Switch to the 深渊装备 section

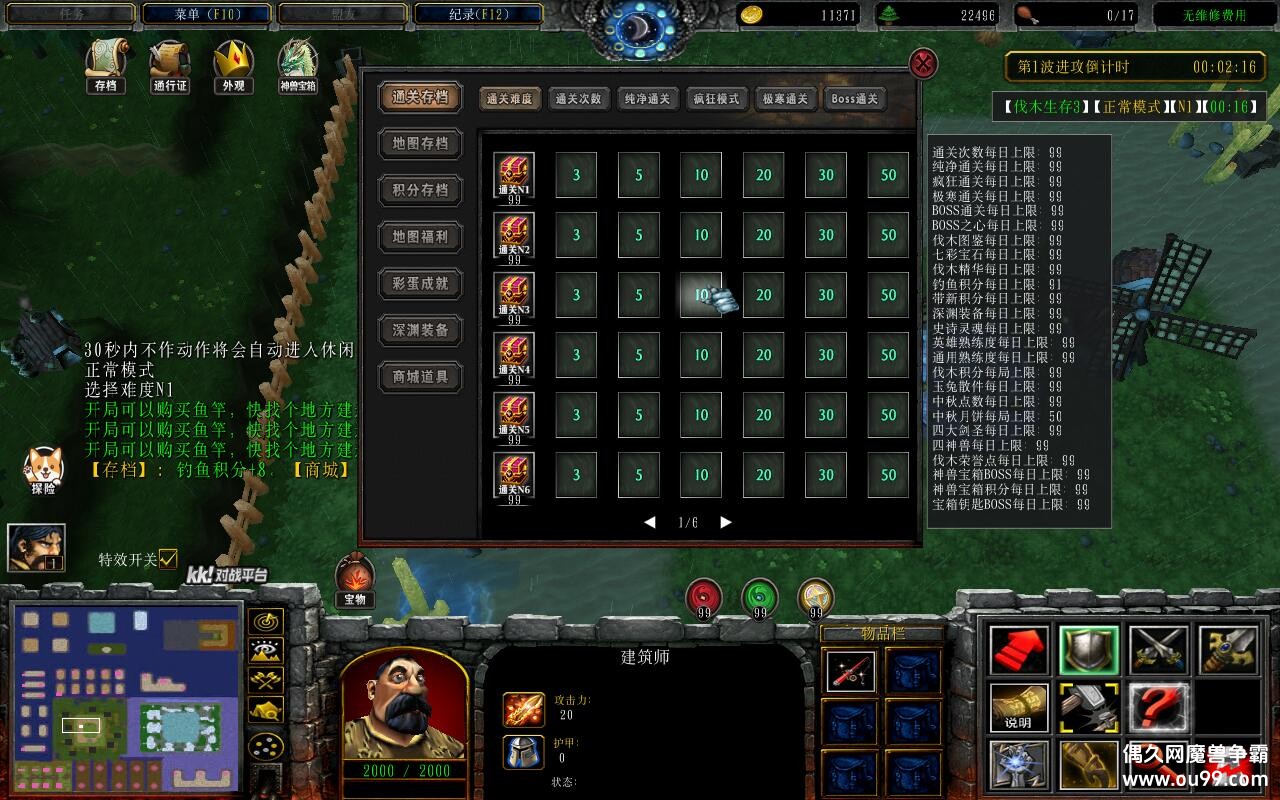click(x=420, y=330)
